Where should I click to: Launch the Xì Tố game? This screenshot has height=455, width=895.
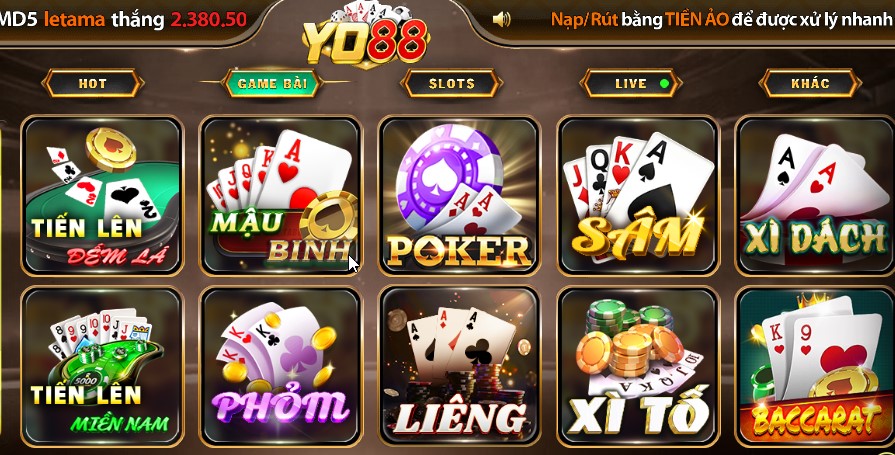(x=638, y=367)
